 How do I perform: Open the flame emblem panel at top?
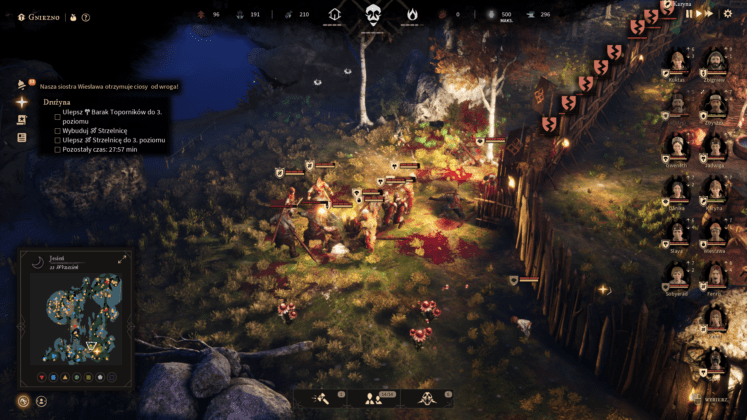410,14
